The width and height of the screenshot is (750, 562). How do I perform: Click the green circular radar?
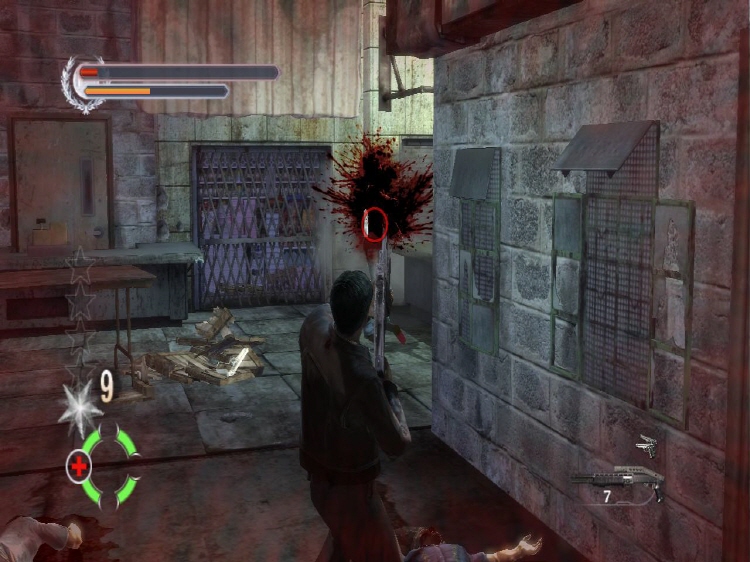[x=110, y=464]
